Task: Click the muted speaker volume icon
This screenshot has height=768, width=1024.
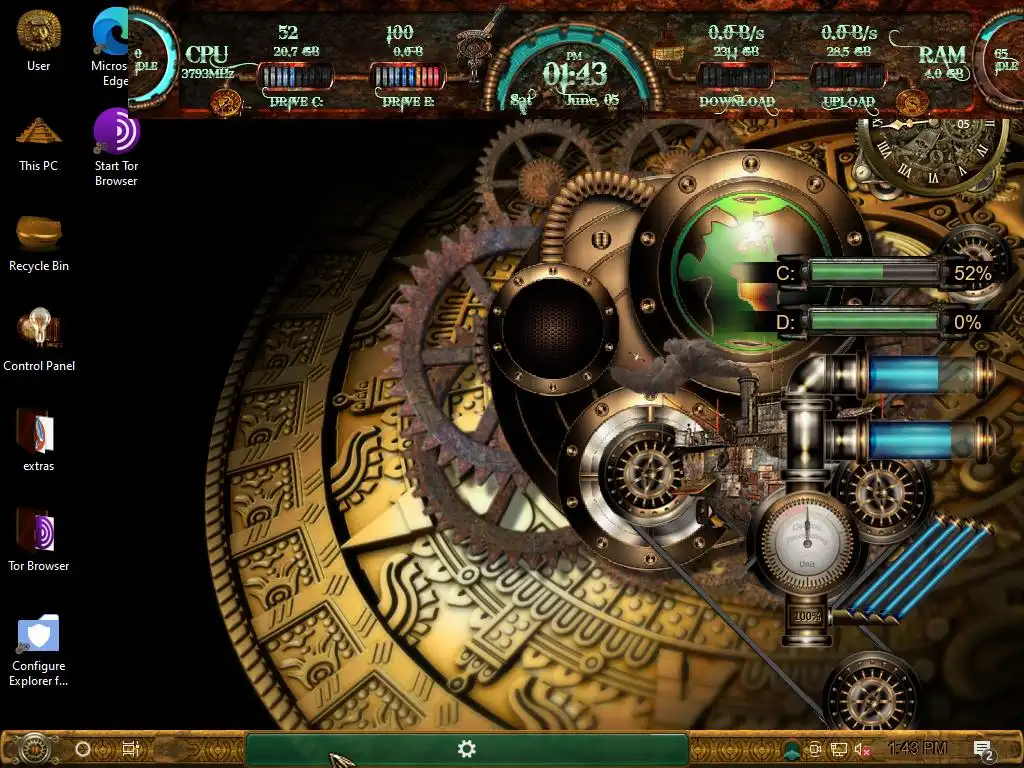Action: click(861, 749)
